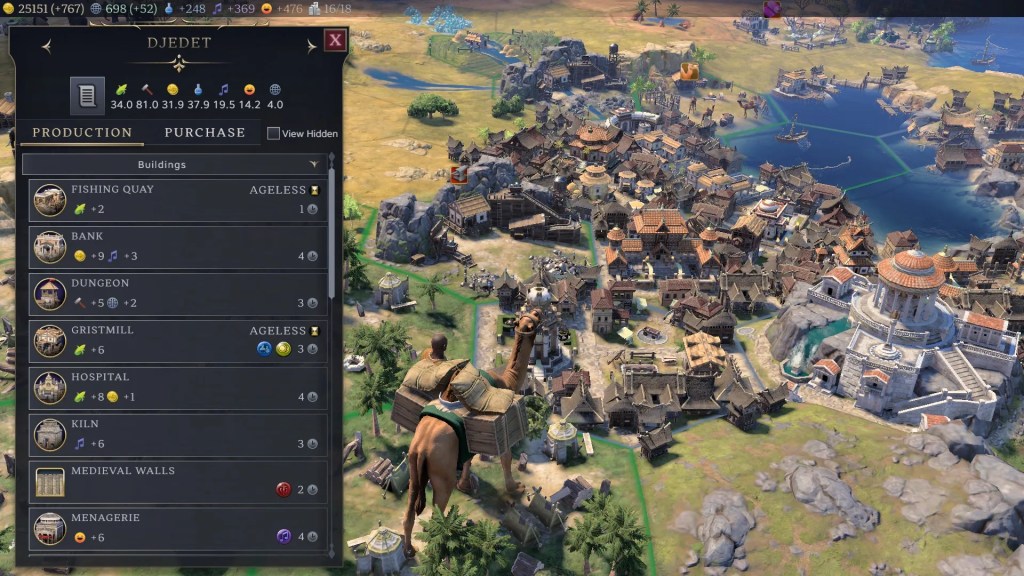1024x576 pixels.
Task: Open the city details scroll icon
Action: click(x=87, y=96)
